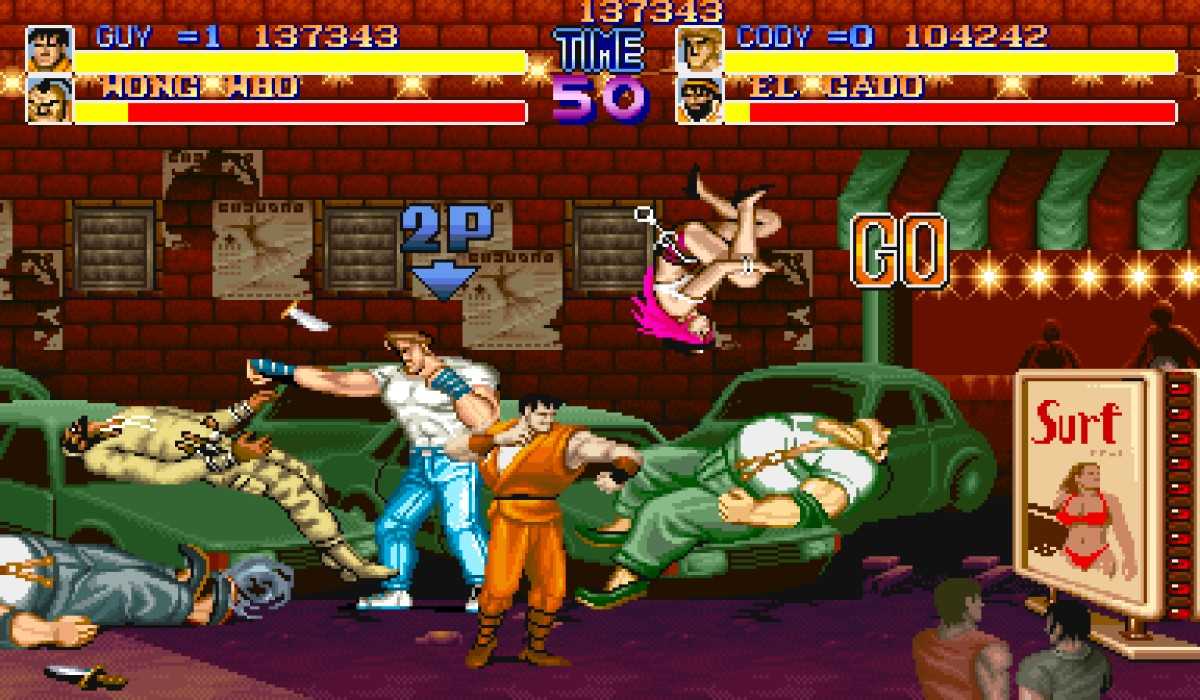
Task: Select the El Gado enemy portrait
Action: pos(699,100)
